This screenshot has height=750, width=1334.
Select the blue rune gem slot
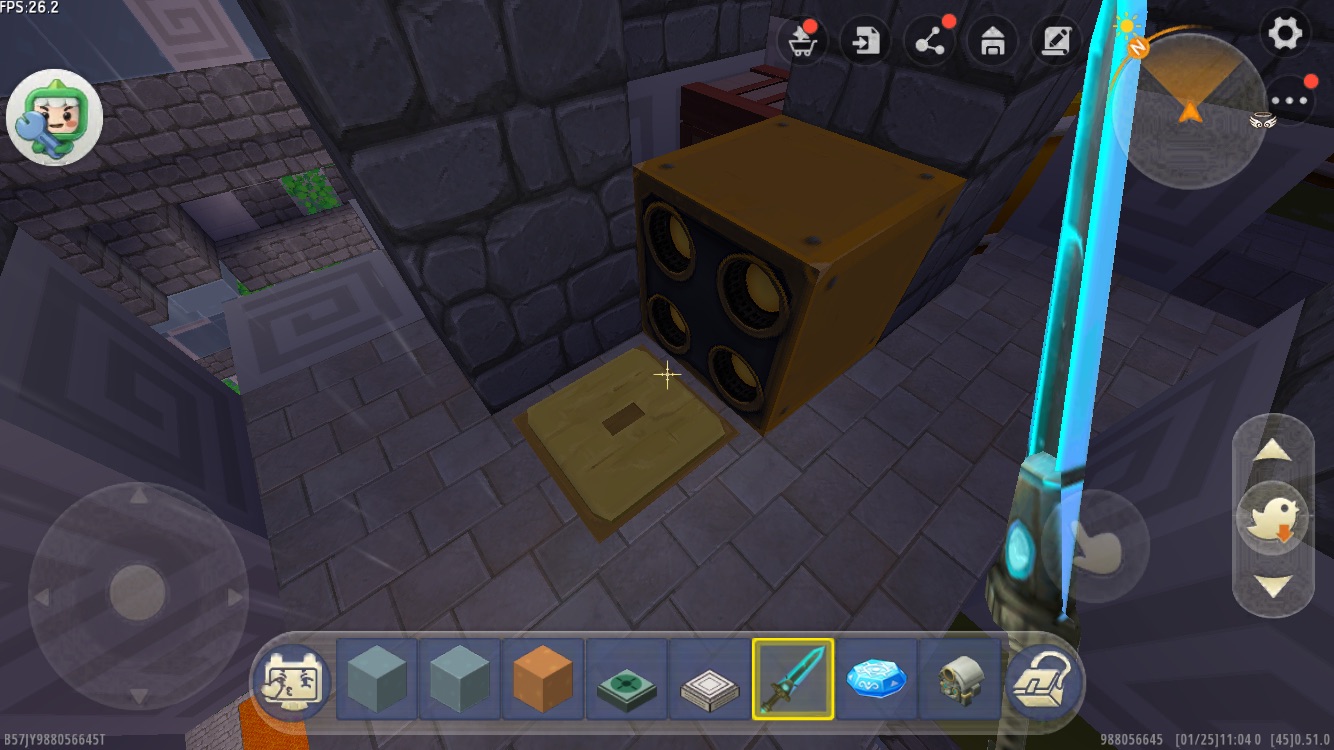[x=876, y=680]
